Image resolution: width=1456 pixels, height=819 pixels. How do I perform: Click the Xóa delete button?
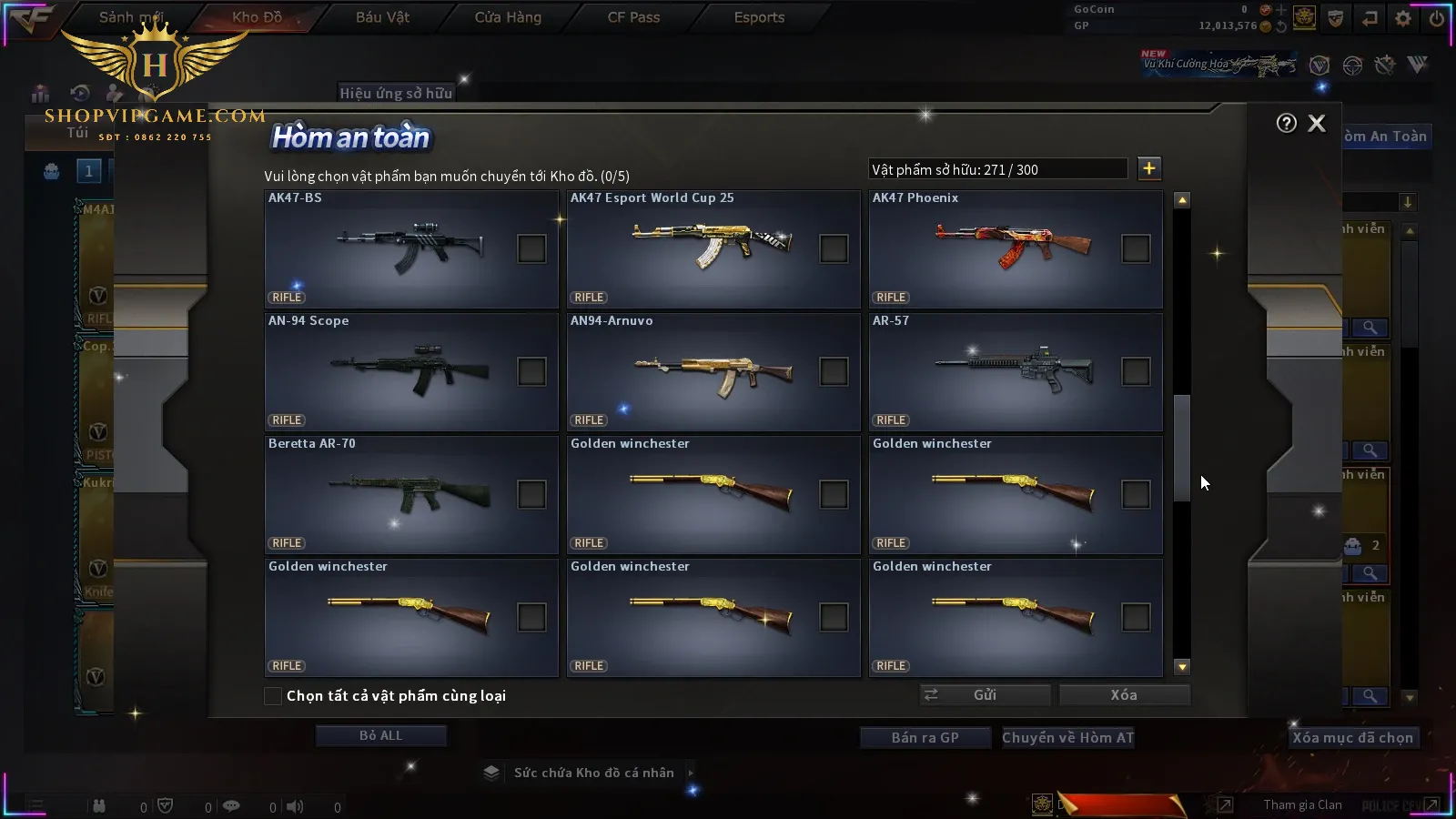point(1124,695)
